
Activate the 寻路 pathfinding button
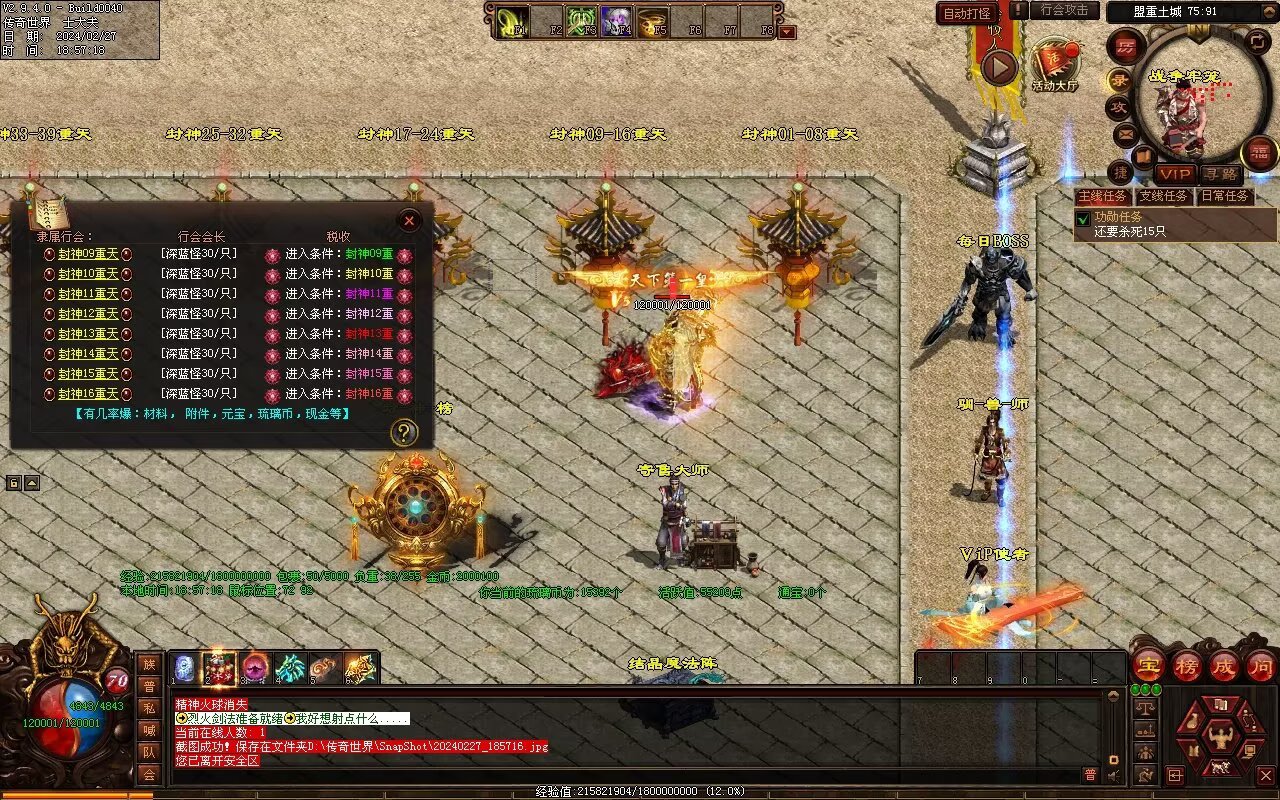click(1221, 174)
